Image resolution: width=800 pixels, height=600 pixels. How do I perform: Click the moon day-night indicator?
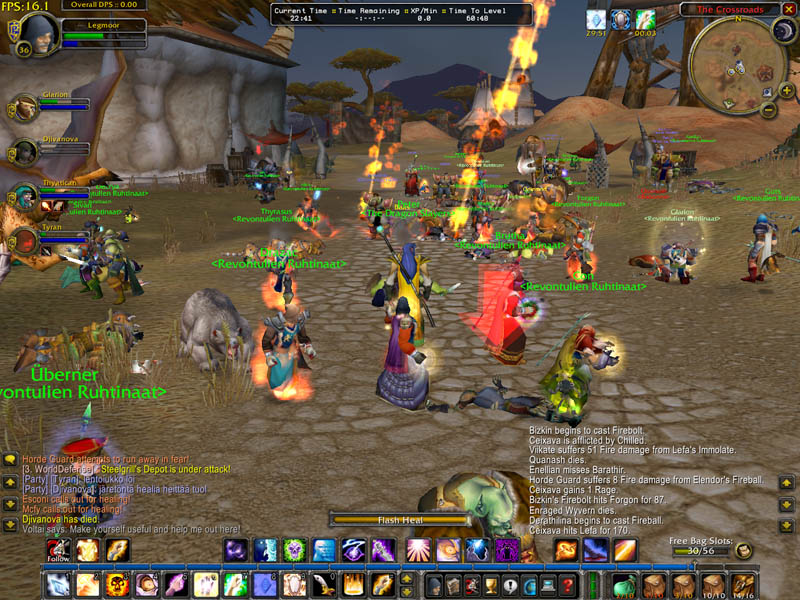pyautogui.click(x=783, y=31)
